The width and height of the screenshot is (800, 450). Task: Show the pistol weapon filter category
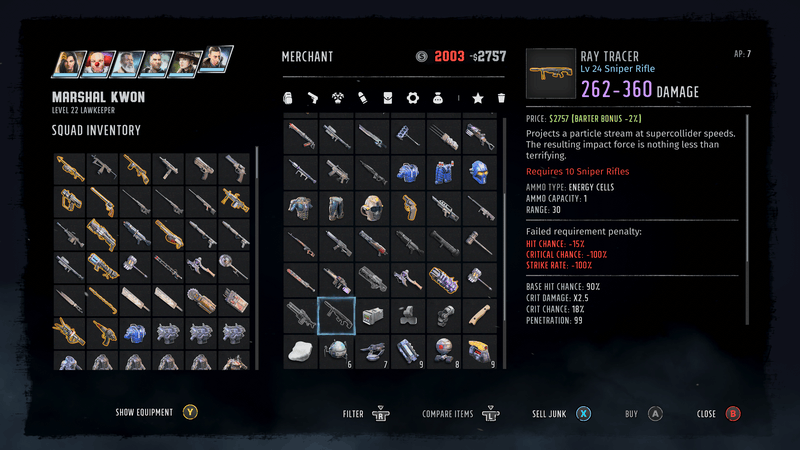coord(312,99)
